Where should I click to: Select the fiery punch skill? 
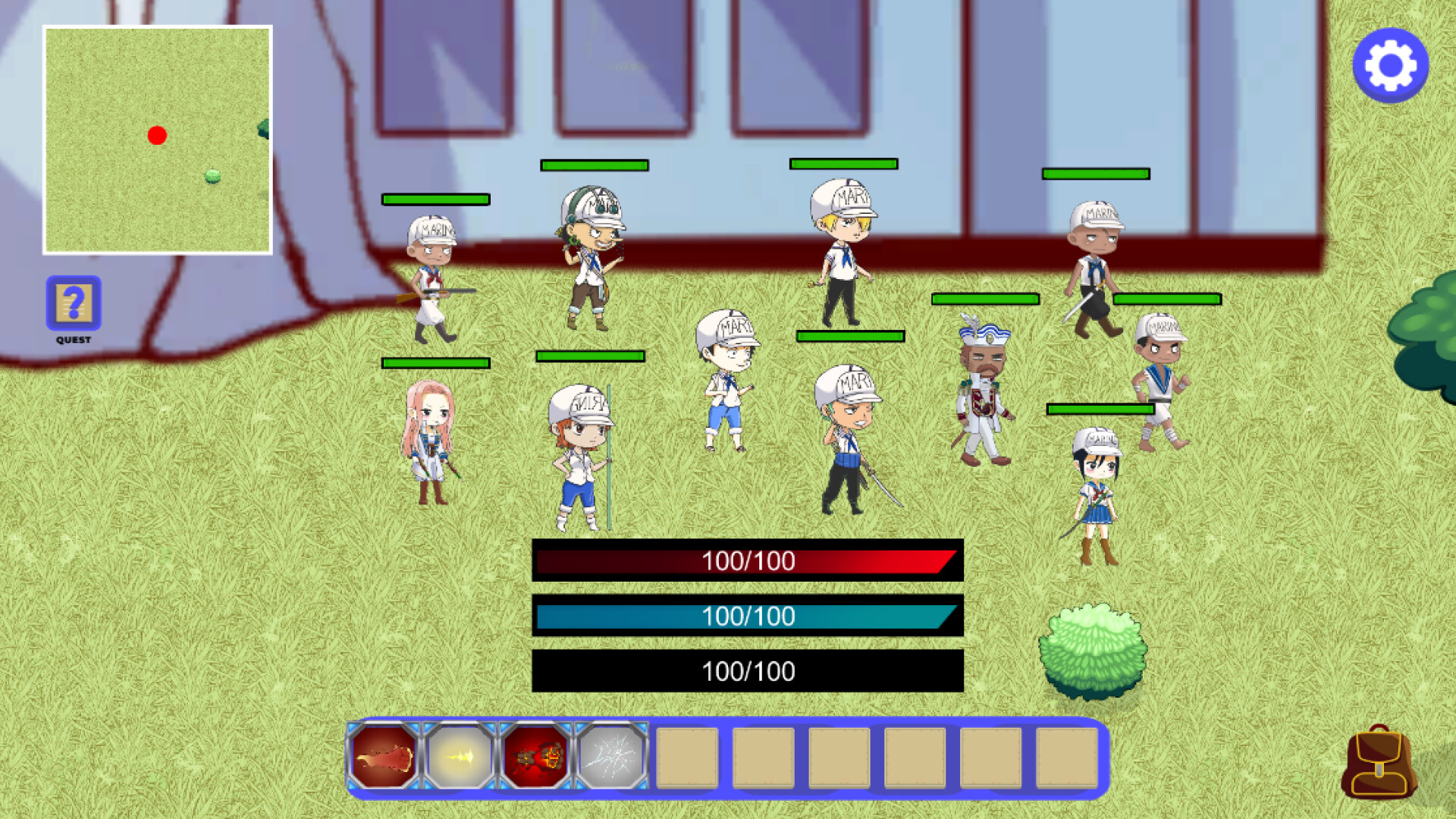[382, 758]
